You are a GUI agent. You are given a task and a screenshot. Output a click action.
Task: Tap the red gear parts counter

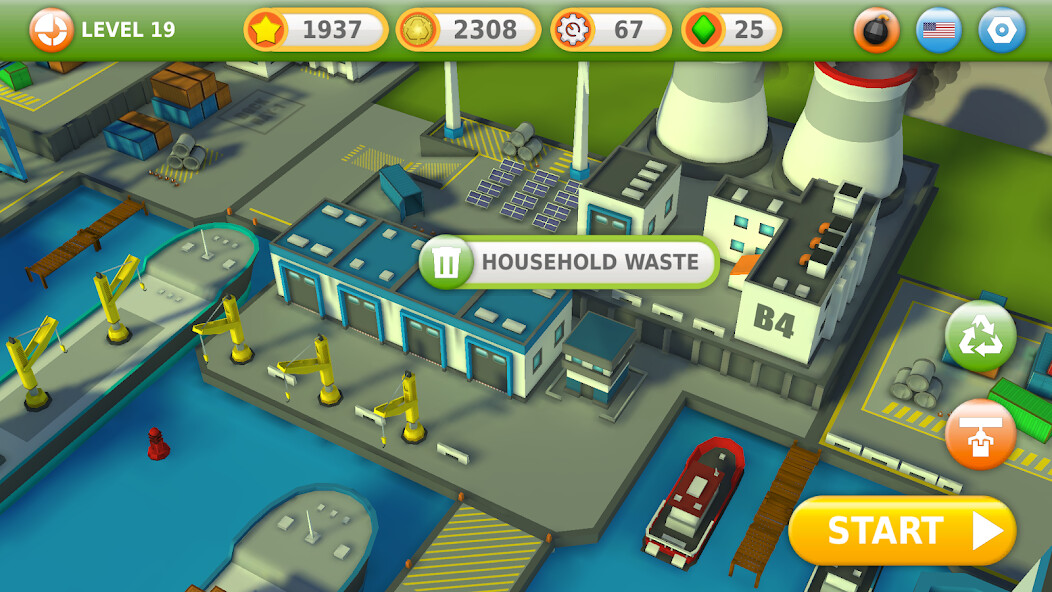click(611, 30)
